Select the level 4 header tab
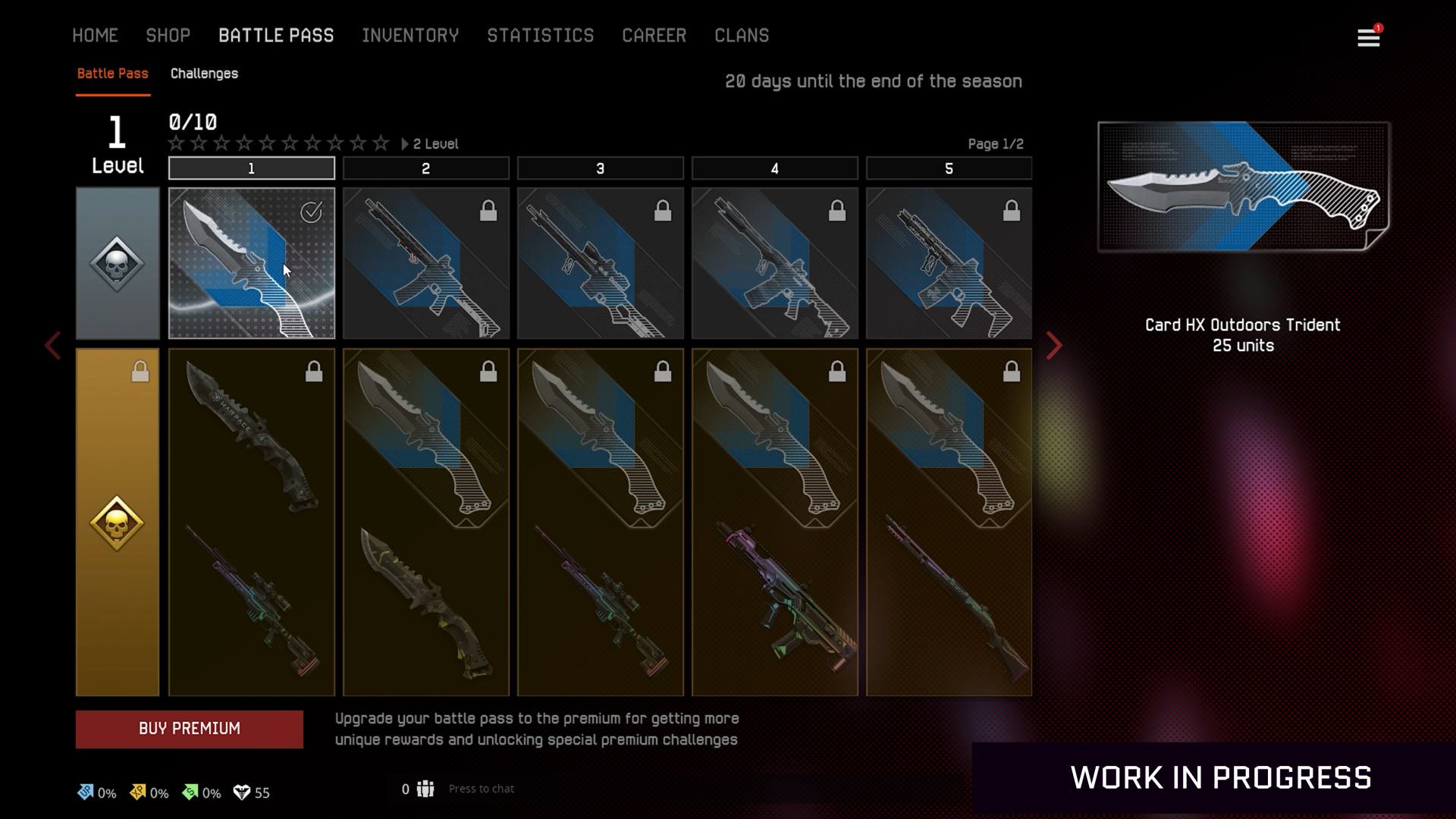 click(774, 168)
